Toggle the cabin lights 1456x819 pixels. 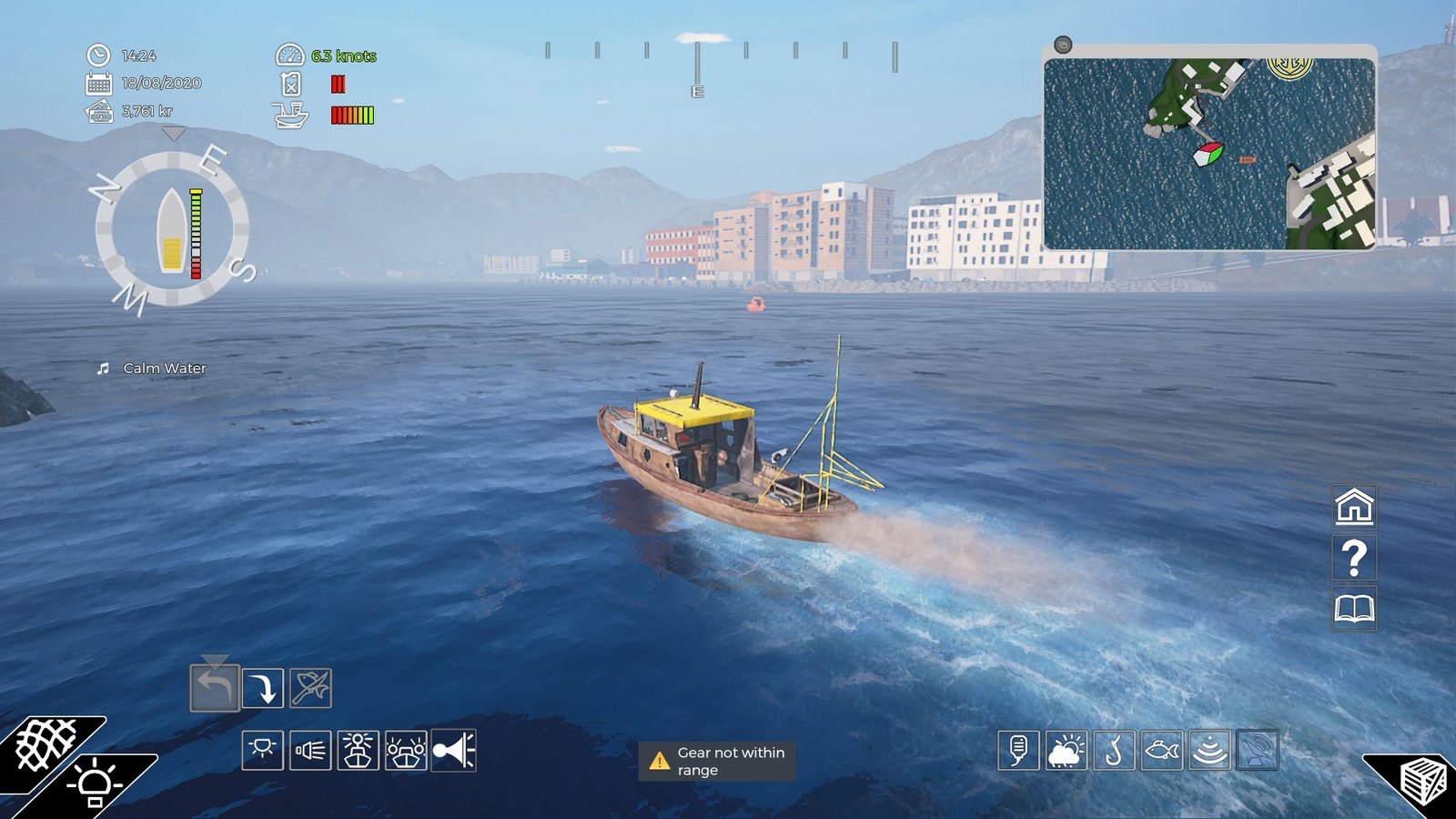(x=263, y=753)
